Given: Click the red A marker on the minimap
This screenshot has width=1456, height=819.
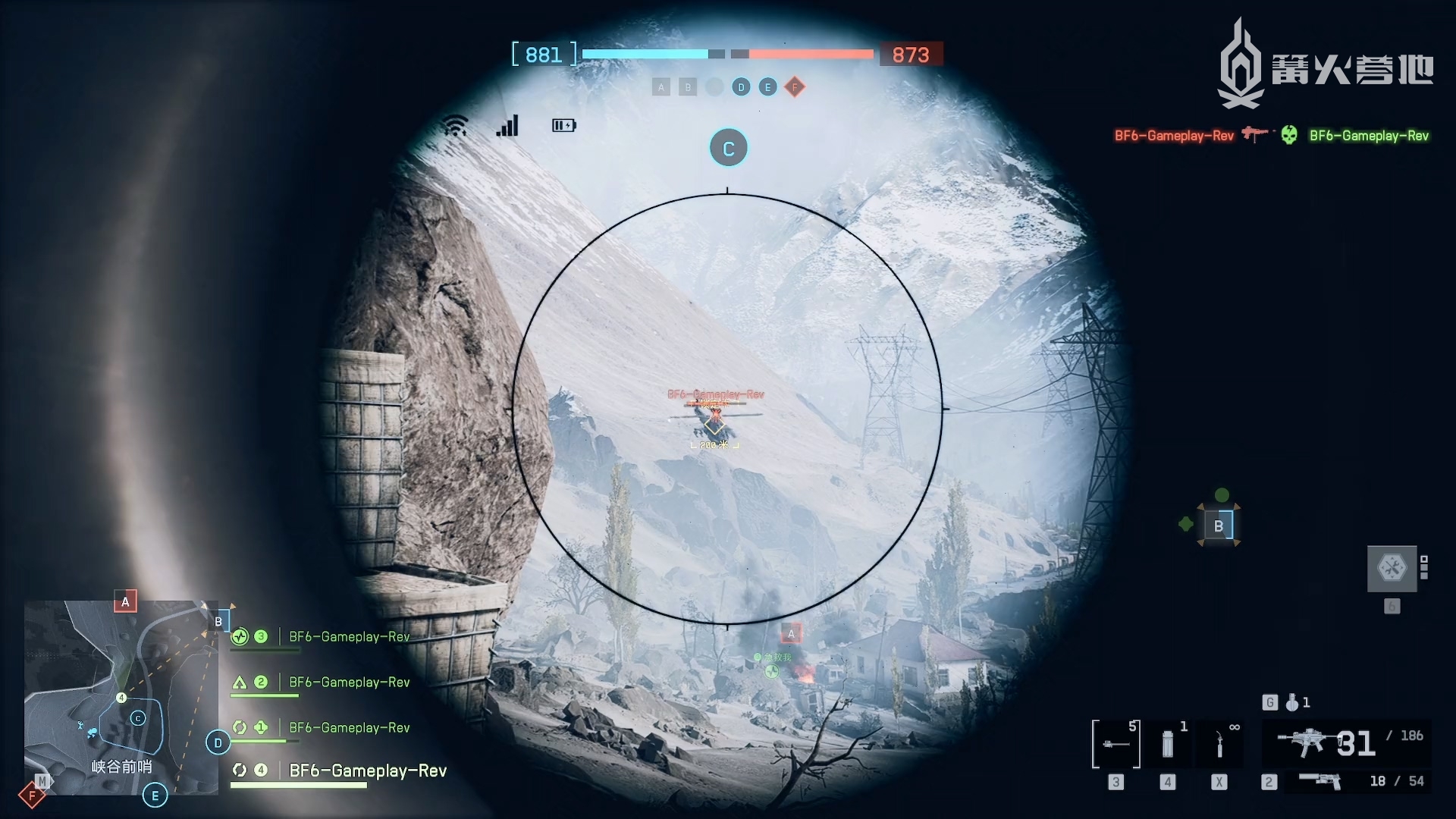Looking at the screenshot, I should coord(126,602).
